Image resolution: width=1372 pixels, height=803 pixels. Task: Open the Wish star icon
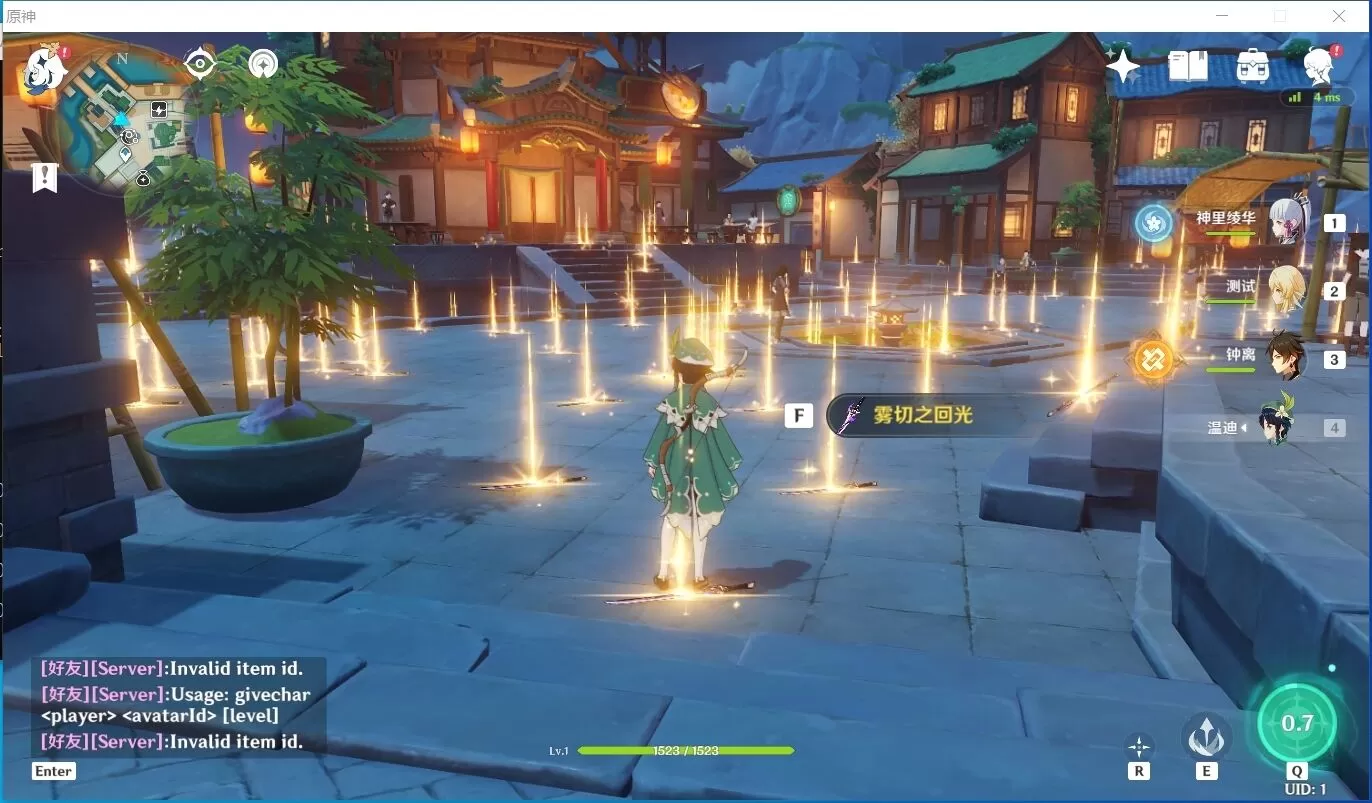pyautogui.click(x=1122, y=66)
